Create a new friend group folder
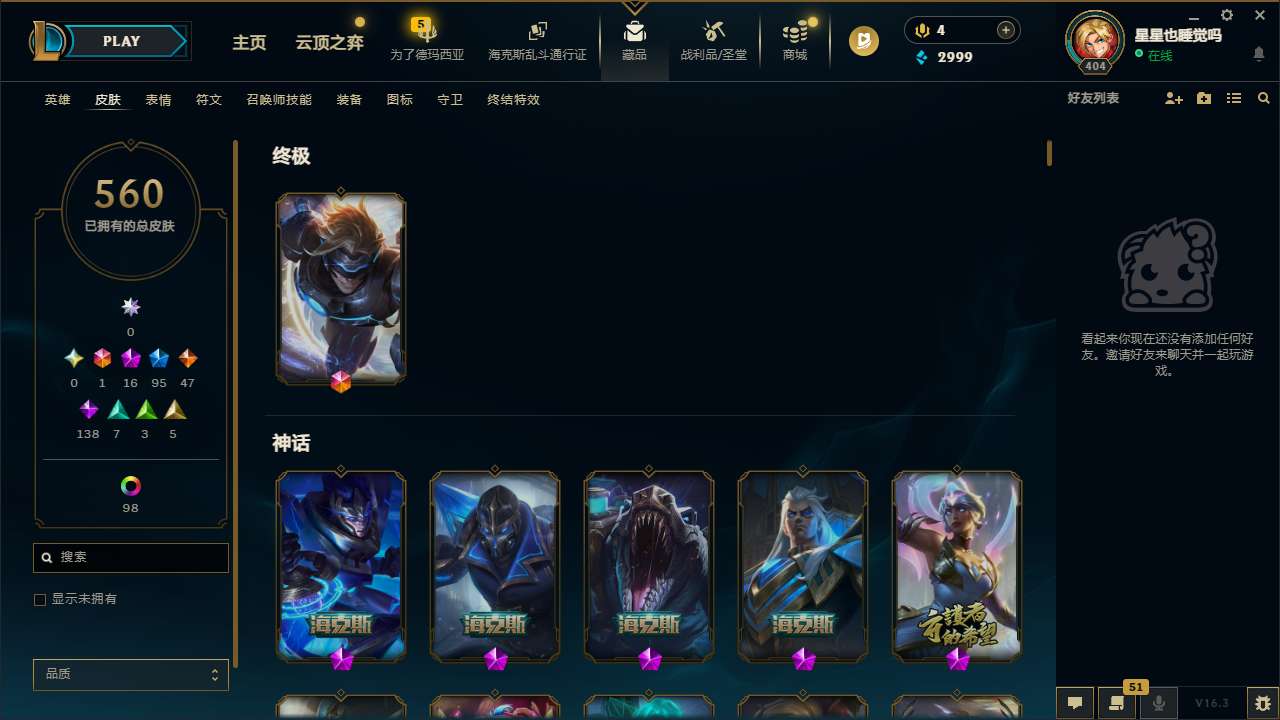 pyautogui.click(x=1203, y=98)
